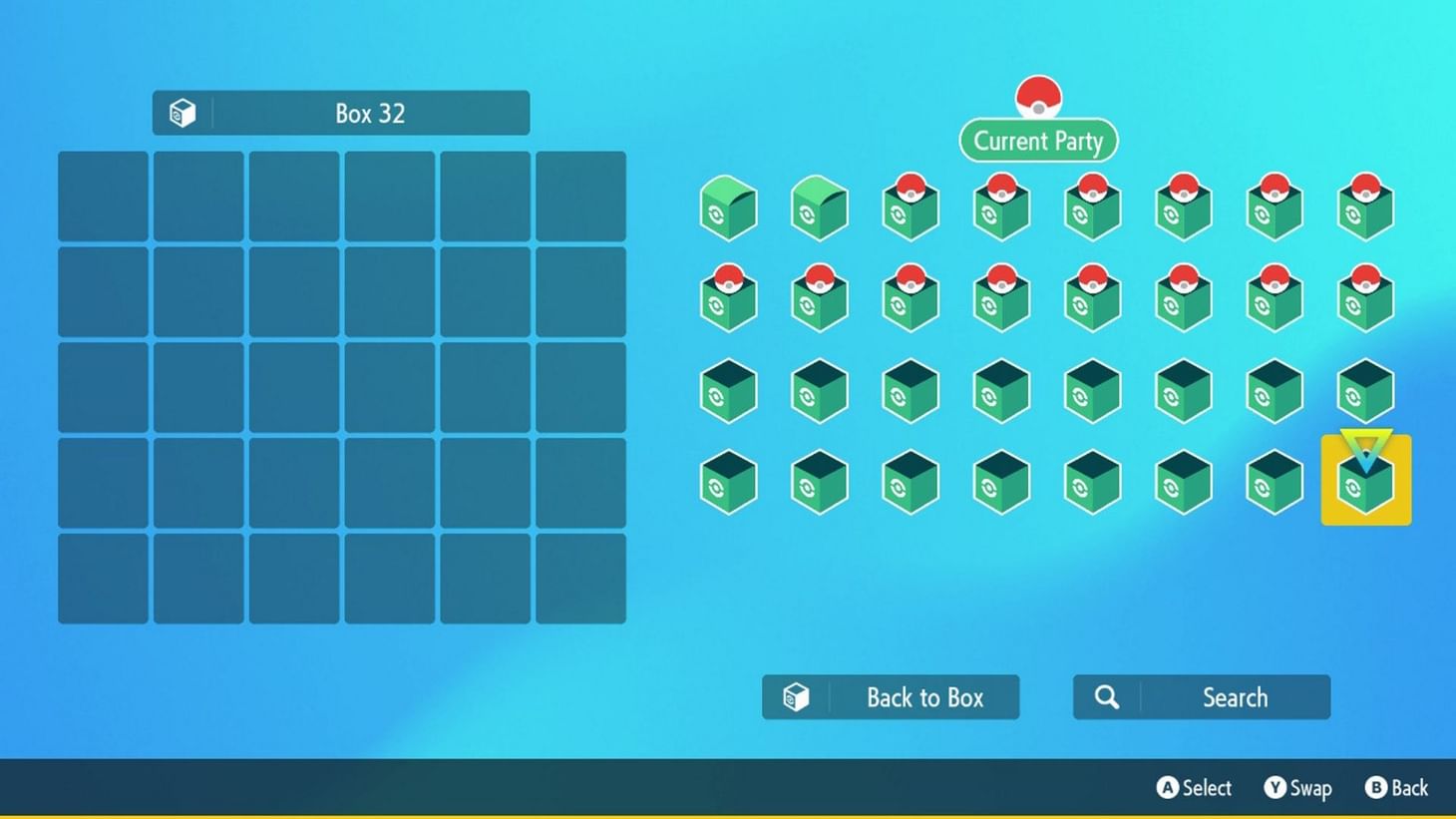Click the bottom-right empty slot in the grid
Image resolution: width=1456 pixels, height=819 pixels.
coord(580,579)
